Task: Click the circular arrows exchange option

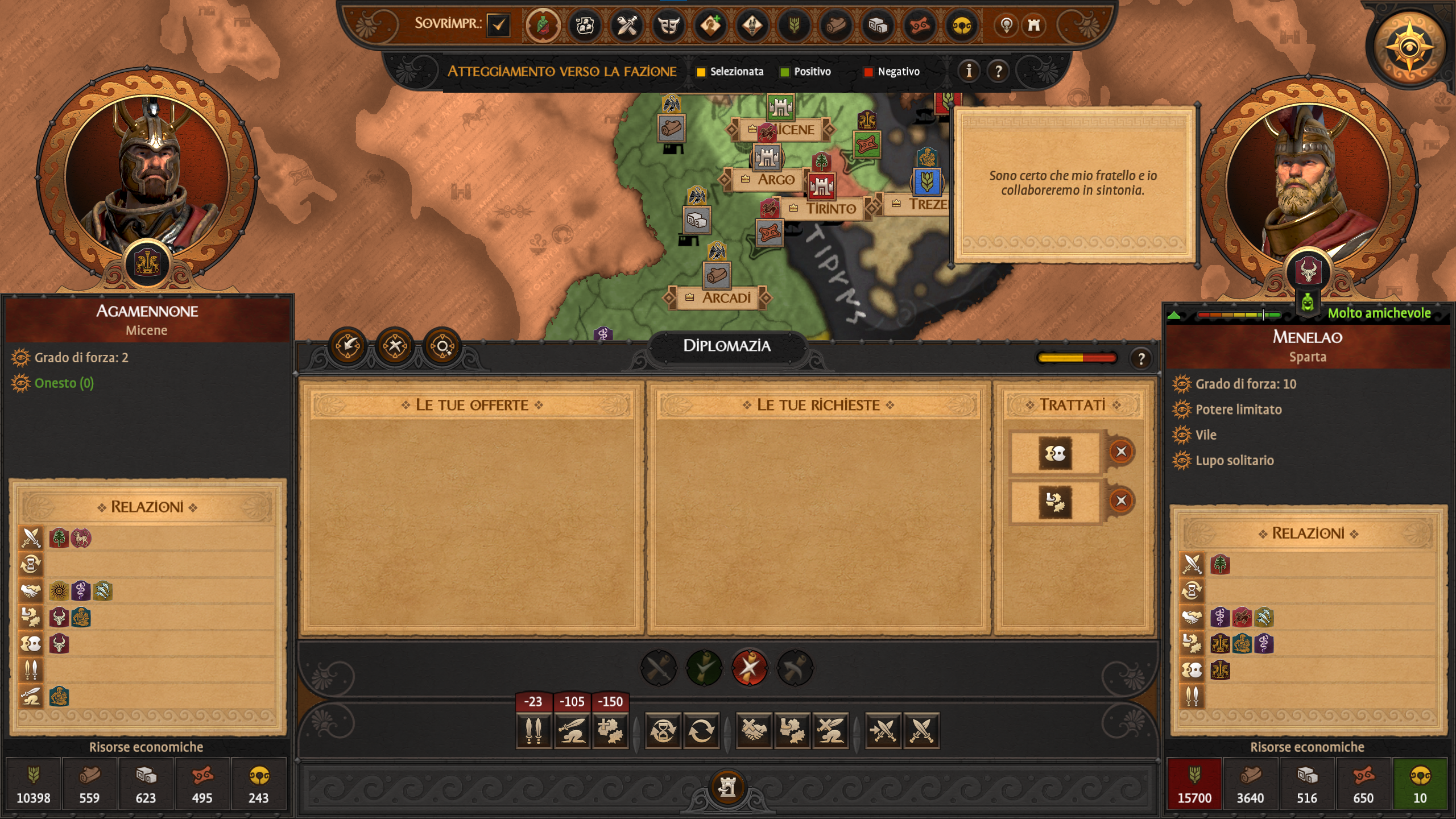Action: click(x=701, y=730)
